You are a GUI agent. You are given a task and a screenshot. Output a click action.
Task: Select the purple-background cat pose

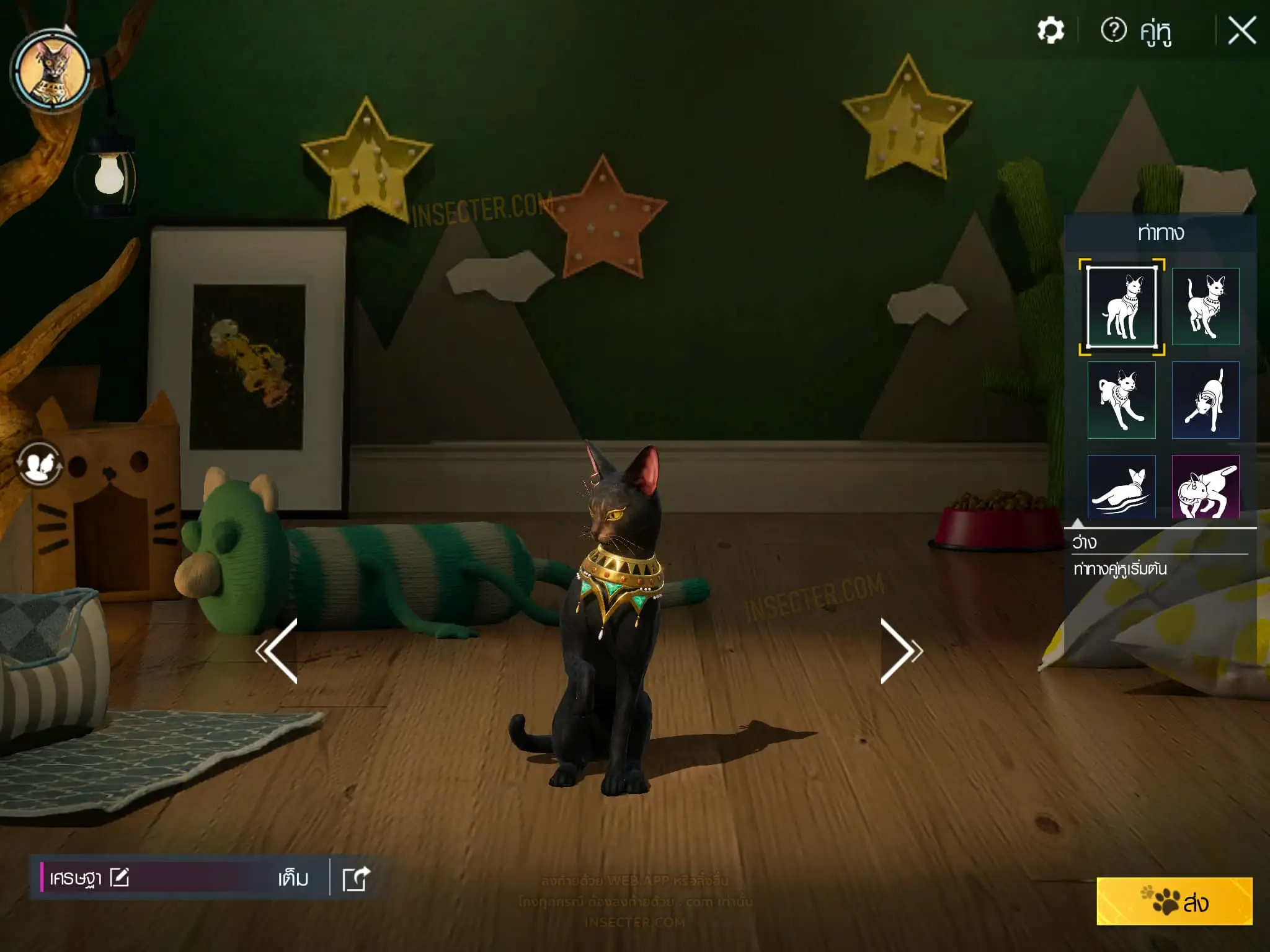click(1206, 487)
